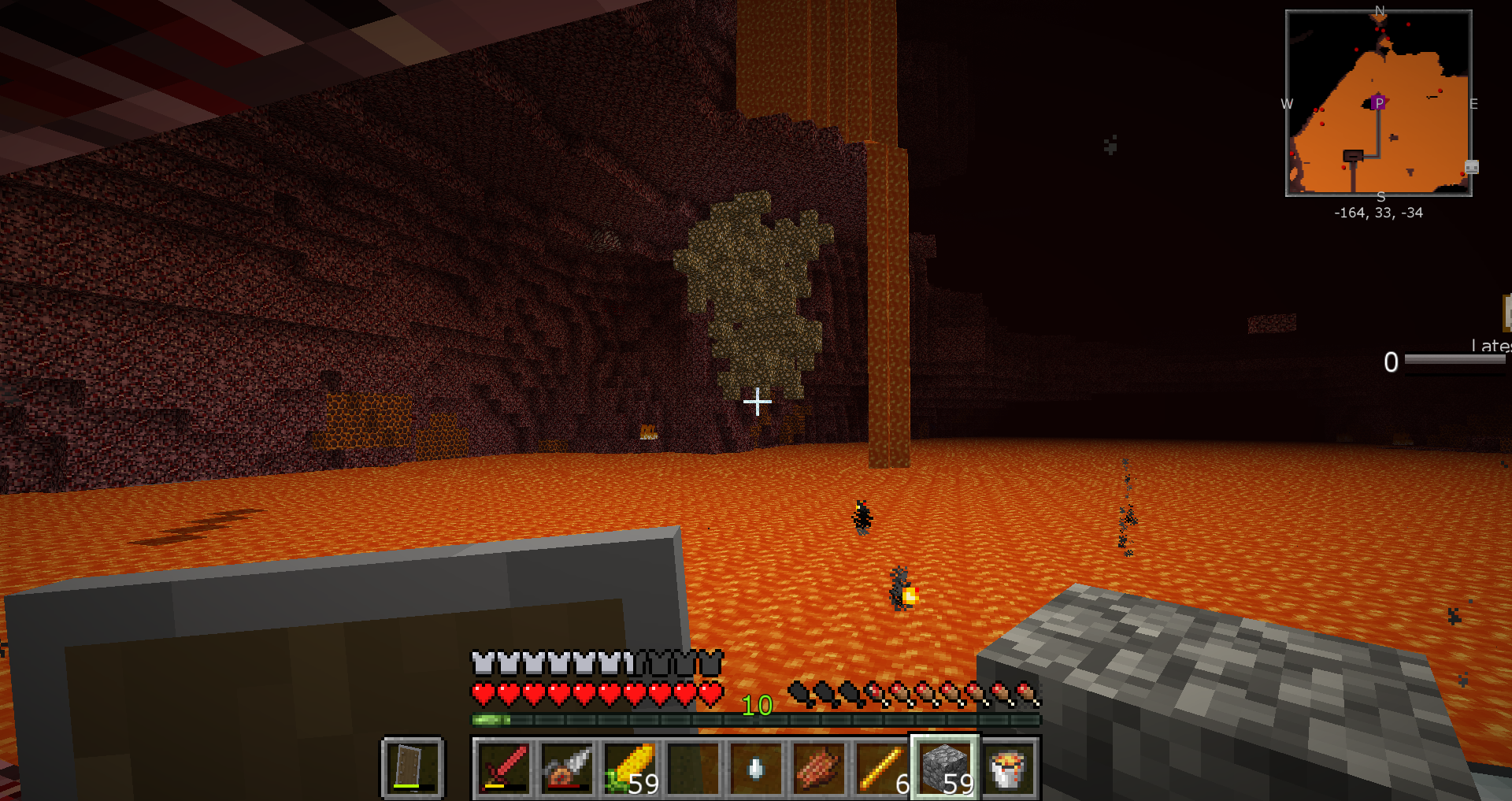Screen dimensions: 1512x801
Task: Select the saw blade tool slot
Action: 567,768
